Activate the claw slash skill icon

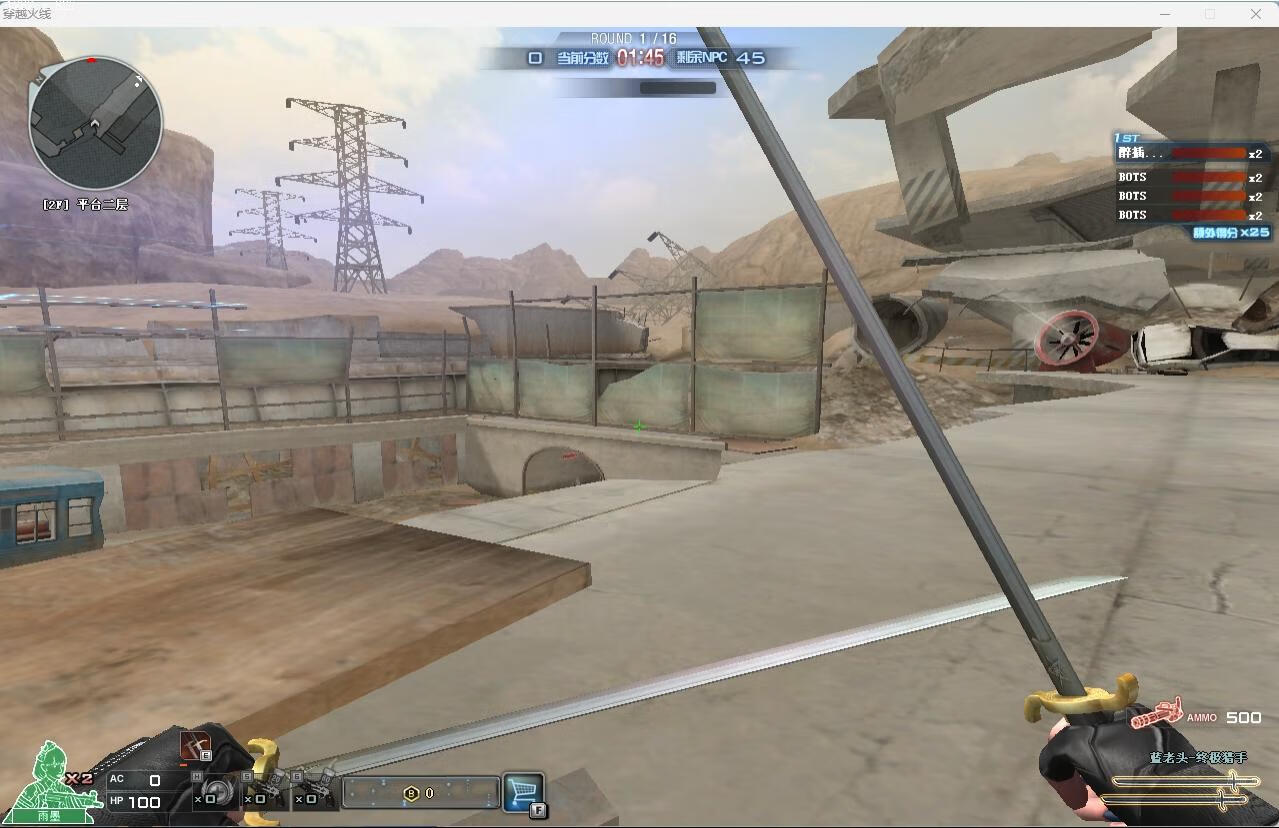pyautogui.click(x=196, y=745)
